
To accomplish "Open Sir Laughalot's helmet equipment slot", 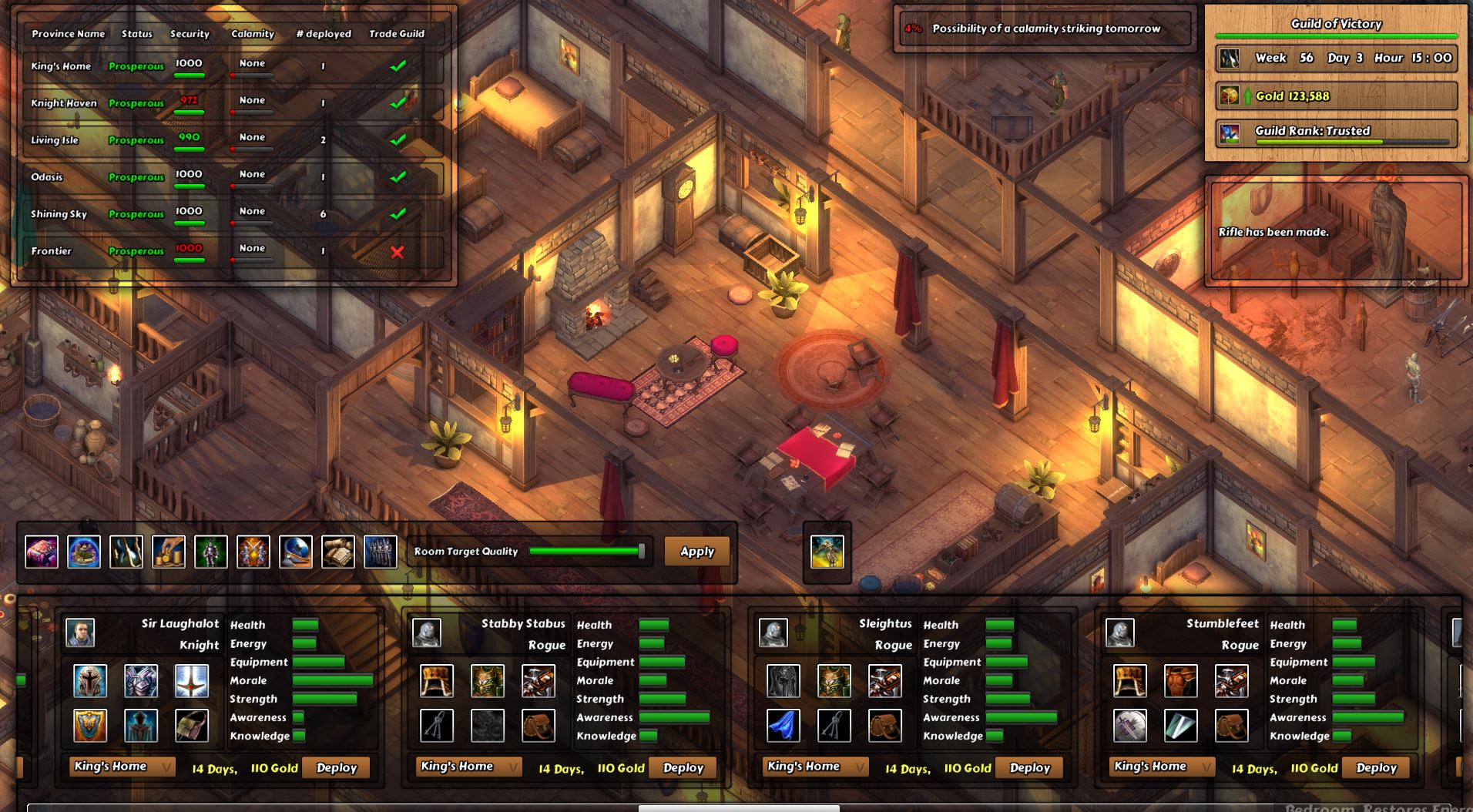I will tap(90, 680).
